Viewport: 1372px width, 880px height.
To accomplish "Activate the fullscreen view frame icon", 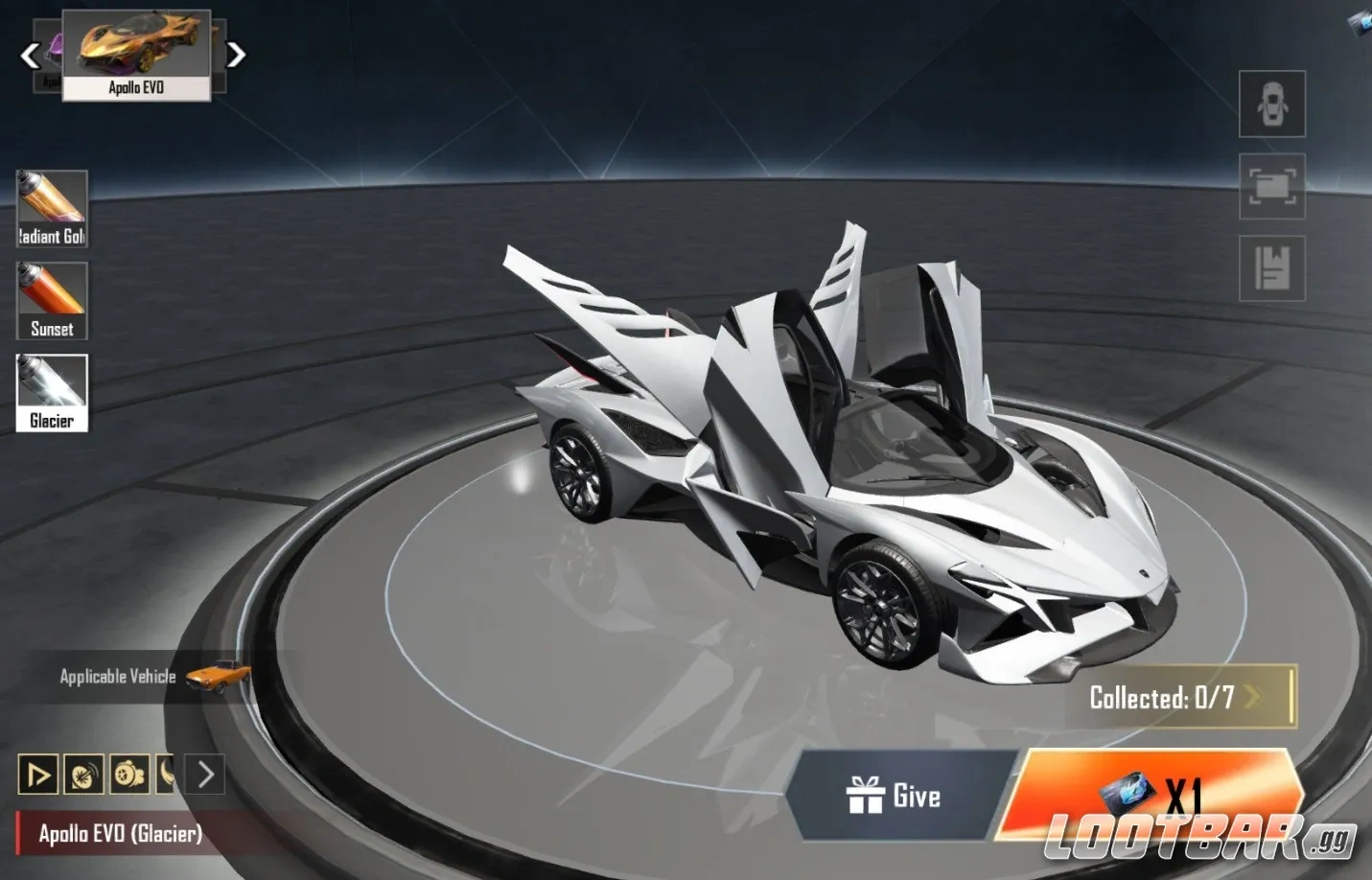I will pos(1271,186).
